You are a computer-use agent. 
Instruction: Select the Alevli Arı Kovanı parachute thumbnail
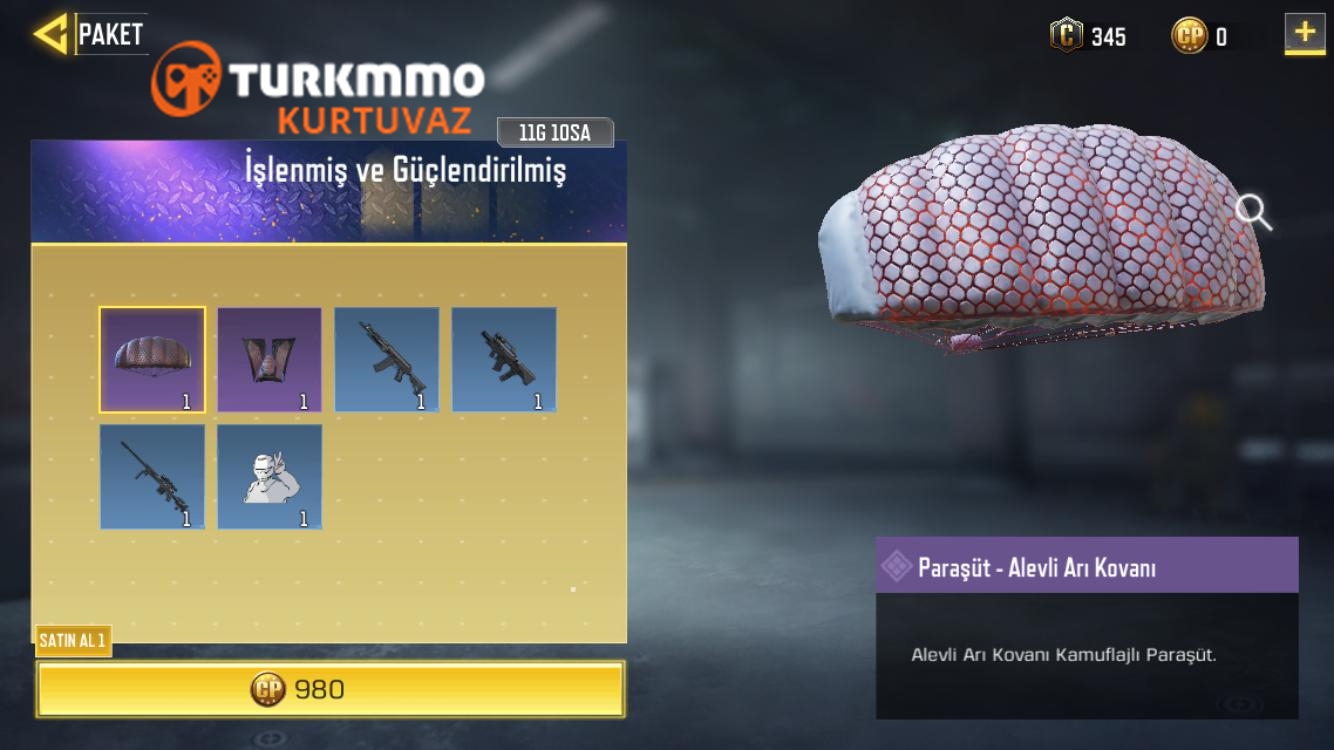coord(155,358)
